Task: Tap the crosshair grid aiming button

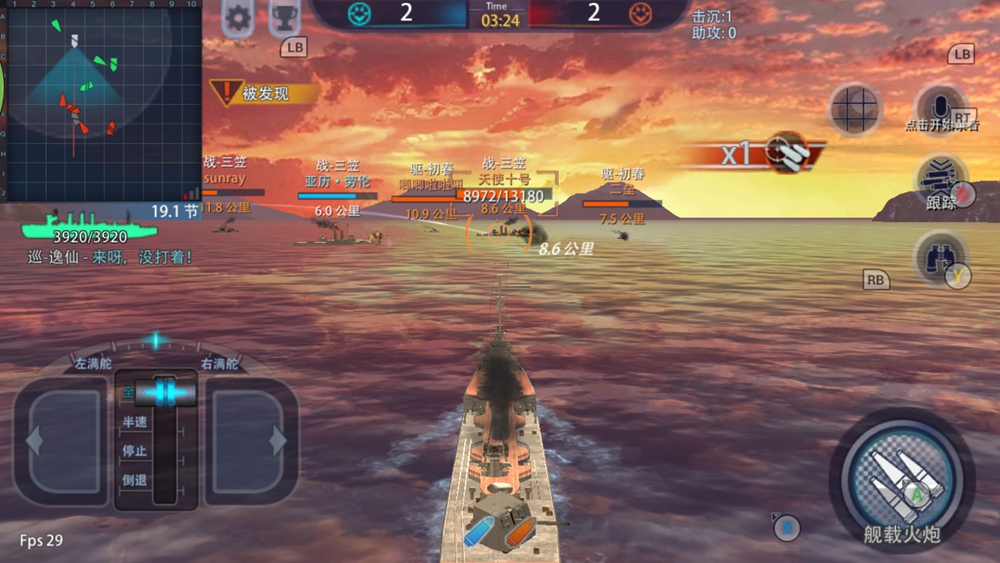Action: pos(855,109)
